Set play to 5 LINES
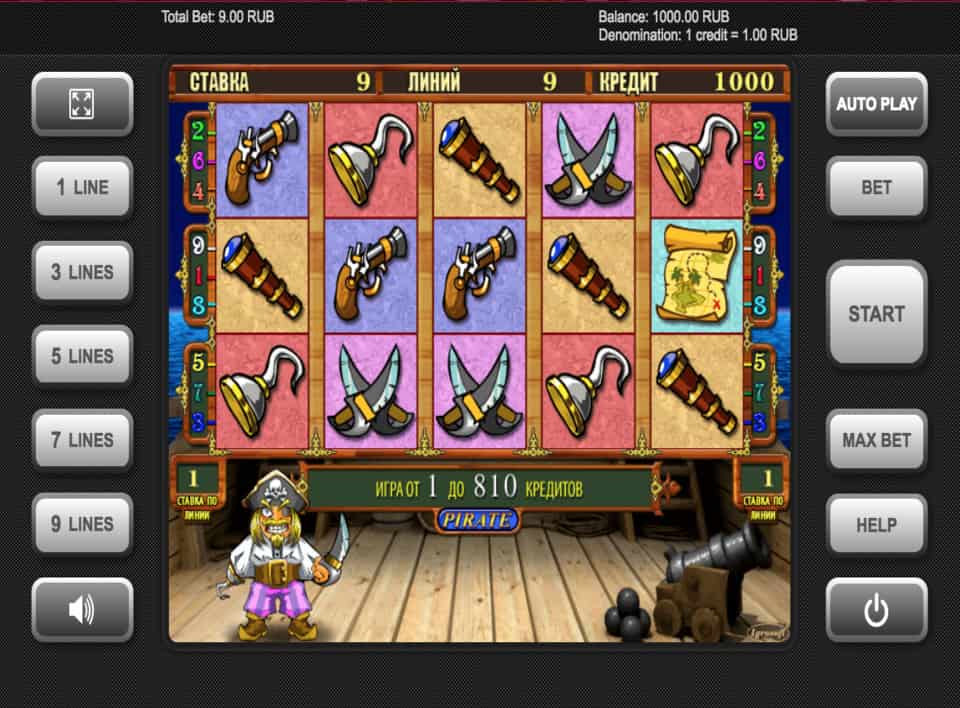This screenshot has height=708, width=960. pos(82,355)
